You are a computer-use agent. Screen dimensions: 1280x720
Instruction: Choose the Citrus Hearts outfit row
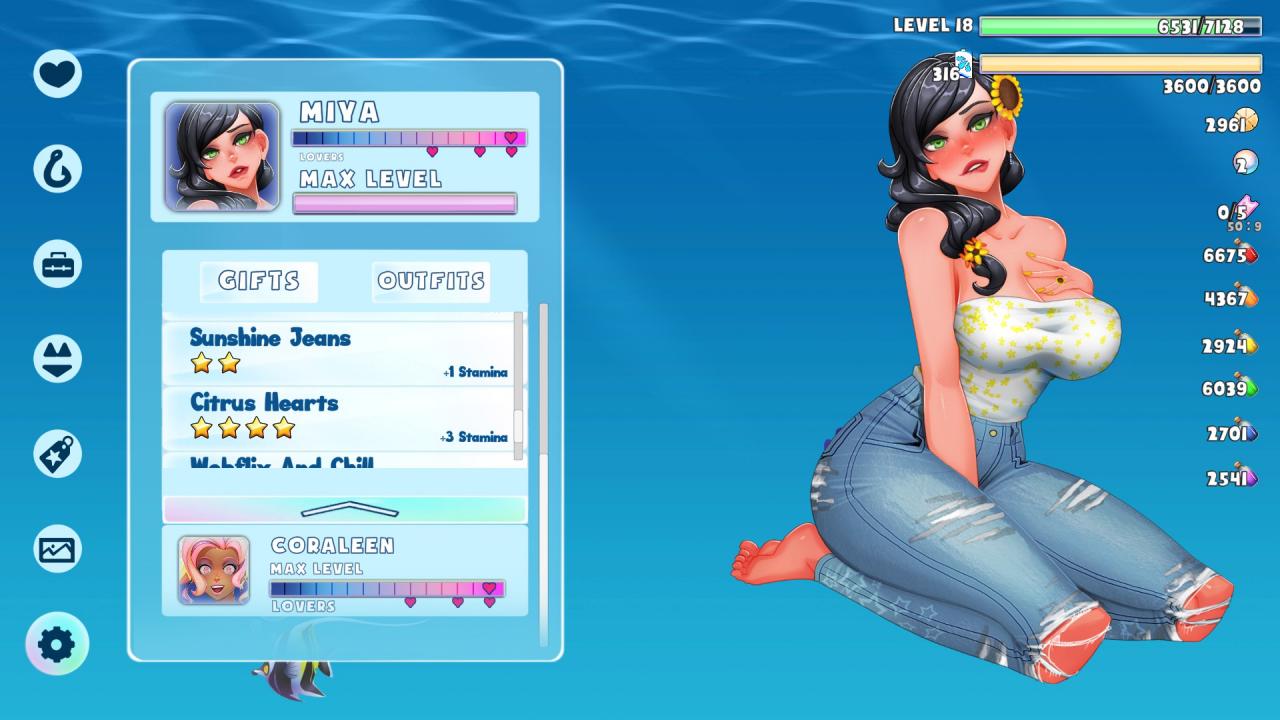pos(340,418)
